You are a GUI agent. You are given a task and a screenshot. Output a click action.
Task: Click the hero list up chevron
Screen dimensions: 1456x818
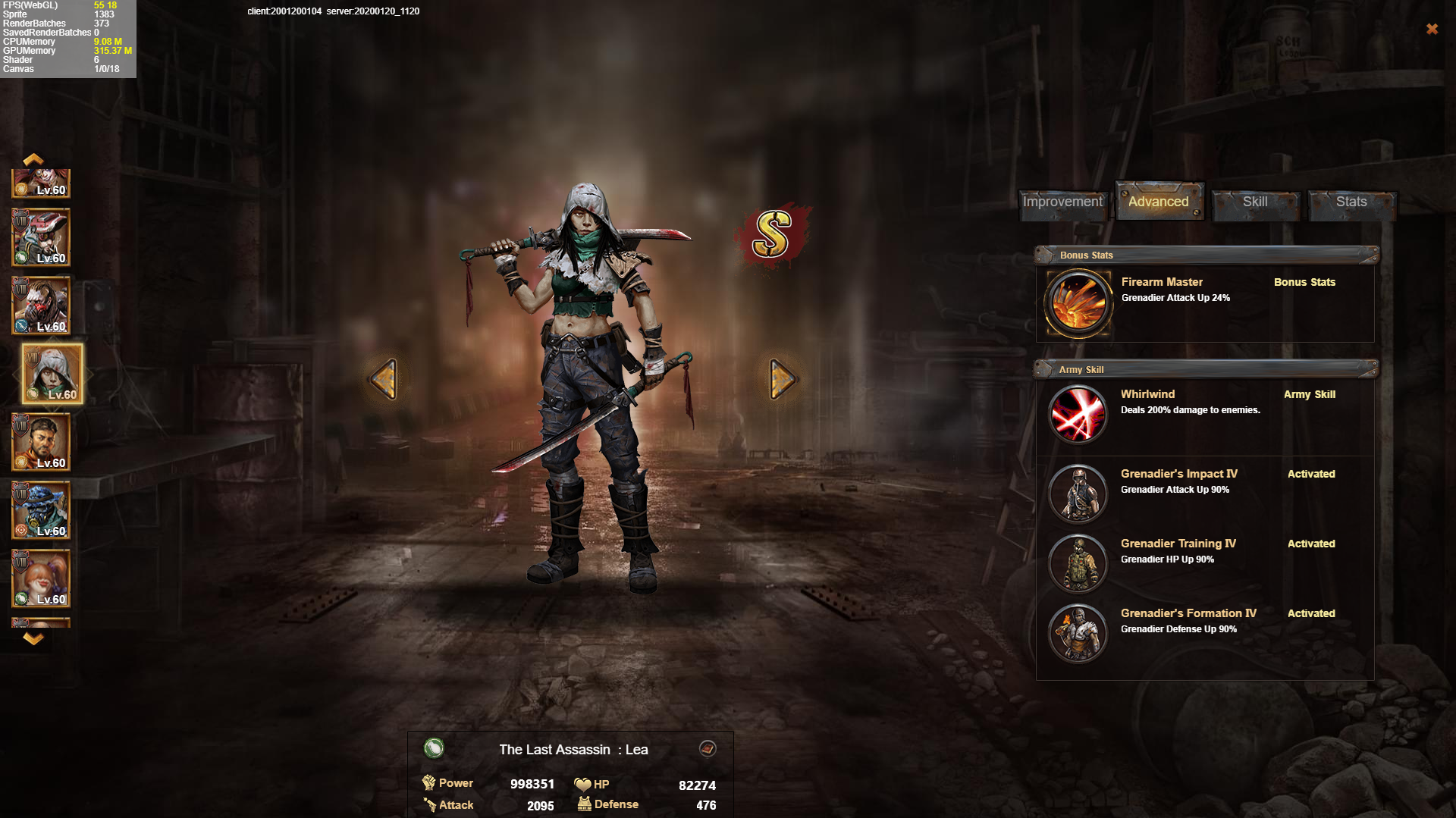point(33,159)
